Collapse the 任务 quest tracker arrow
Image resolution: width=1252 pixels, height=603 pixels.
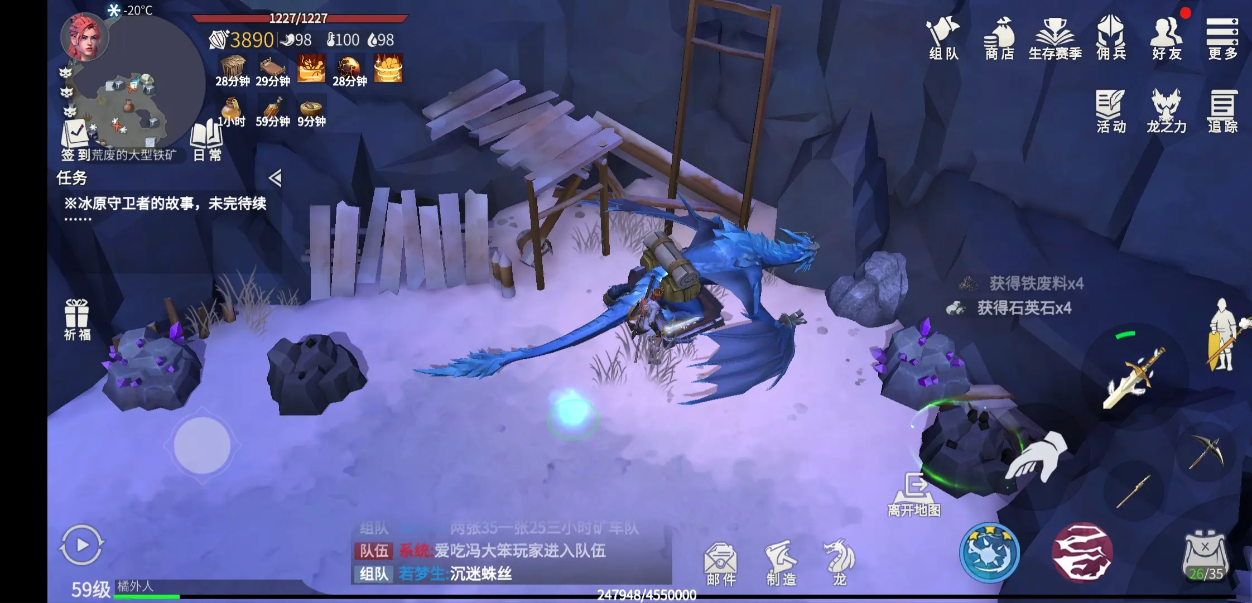pos(275,178)
